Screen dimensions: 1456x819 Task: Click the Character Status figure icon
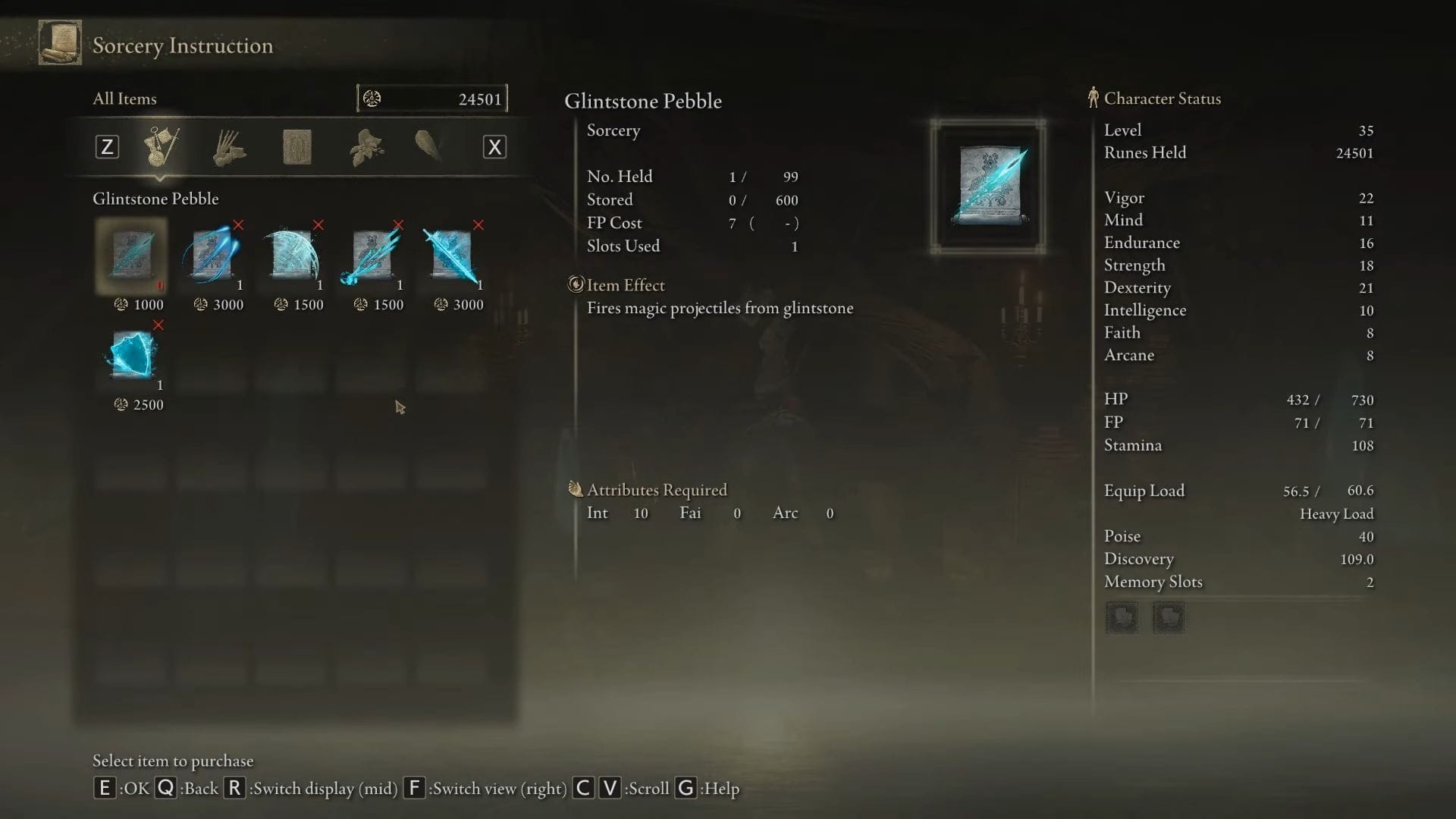pos(1094,98)
